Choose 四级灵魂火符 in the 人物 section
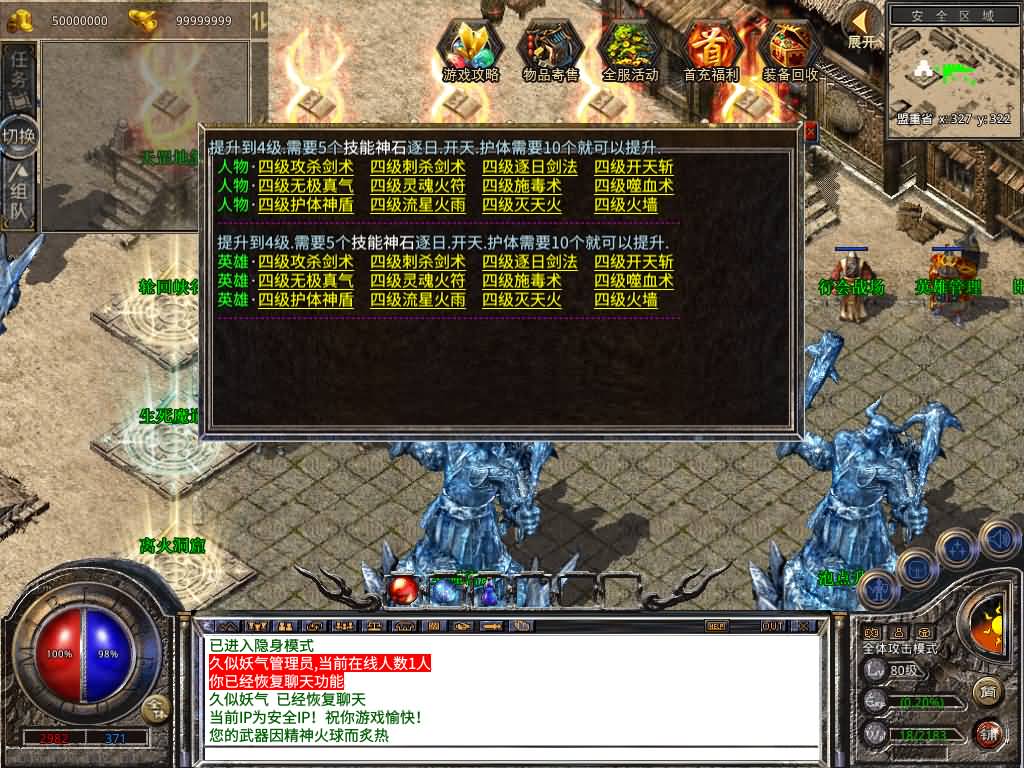 pyautogui.click(x=417, y=186)
